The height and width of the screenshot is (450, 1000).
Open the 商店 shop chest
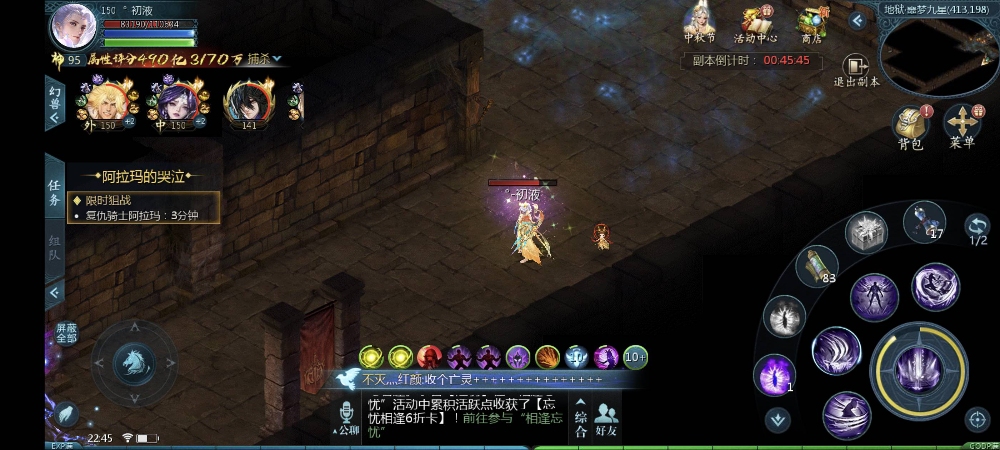(811, 23)
